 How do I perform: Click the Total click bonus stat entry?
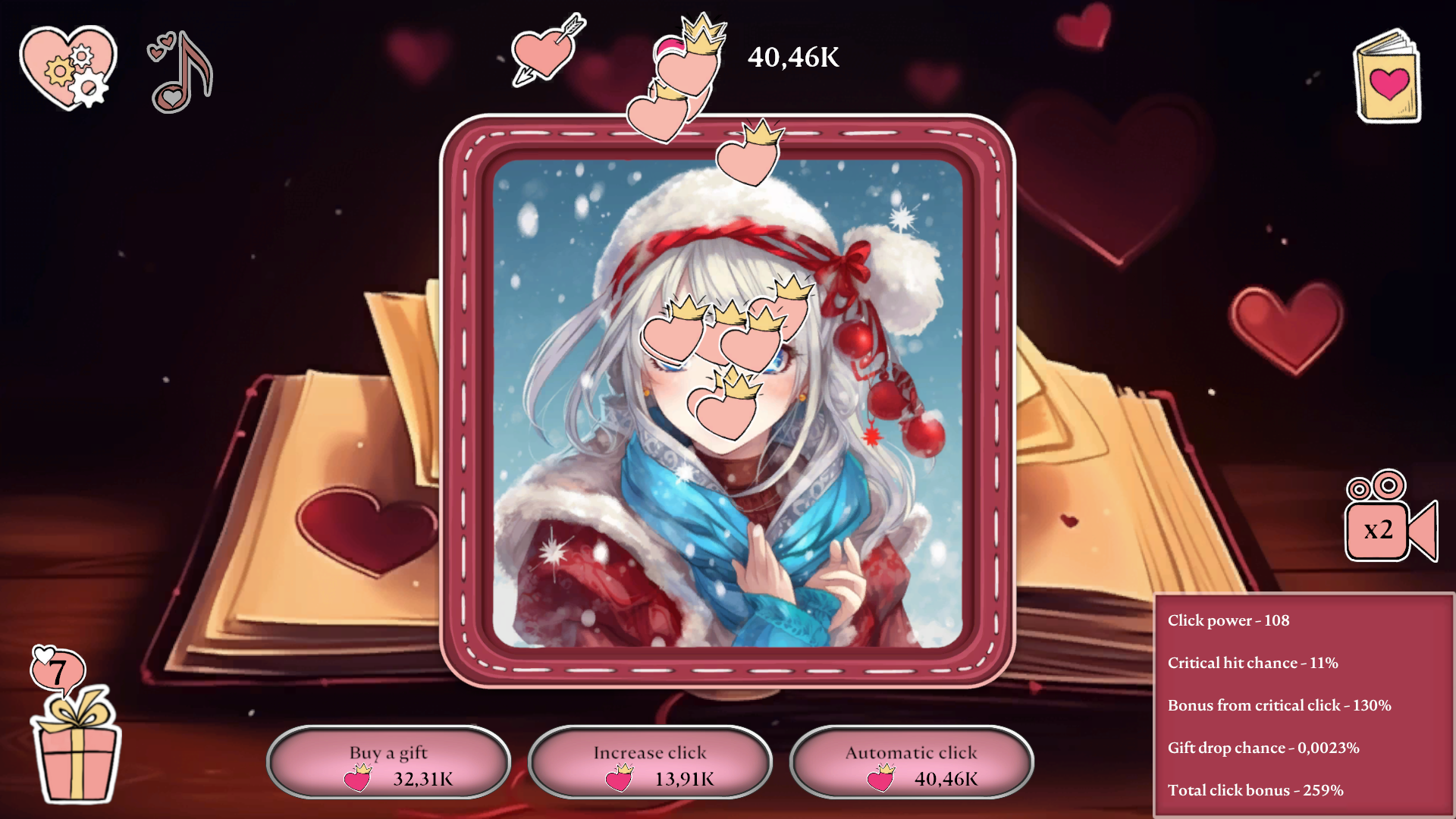(1255, 789)
